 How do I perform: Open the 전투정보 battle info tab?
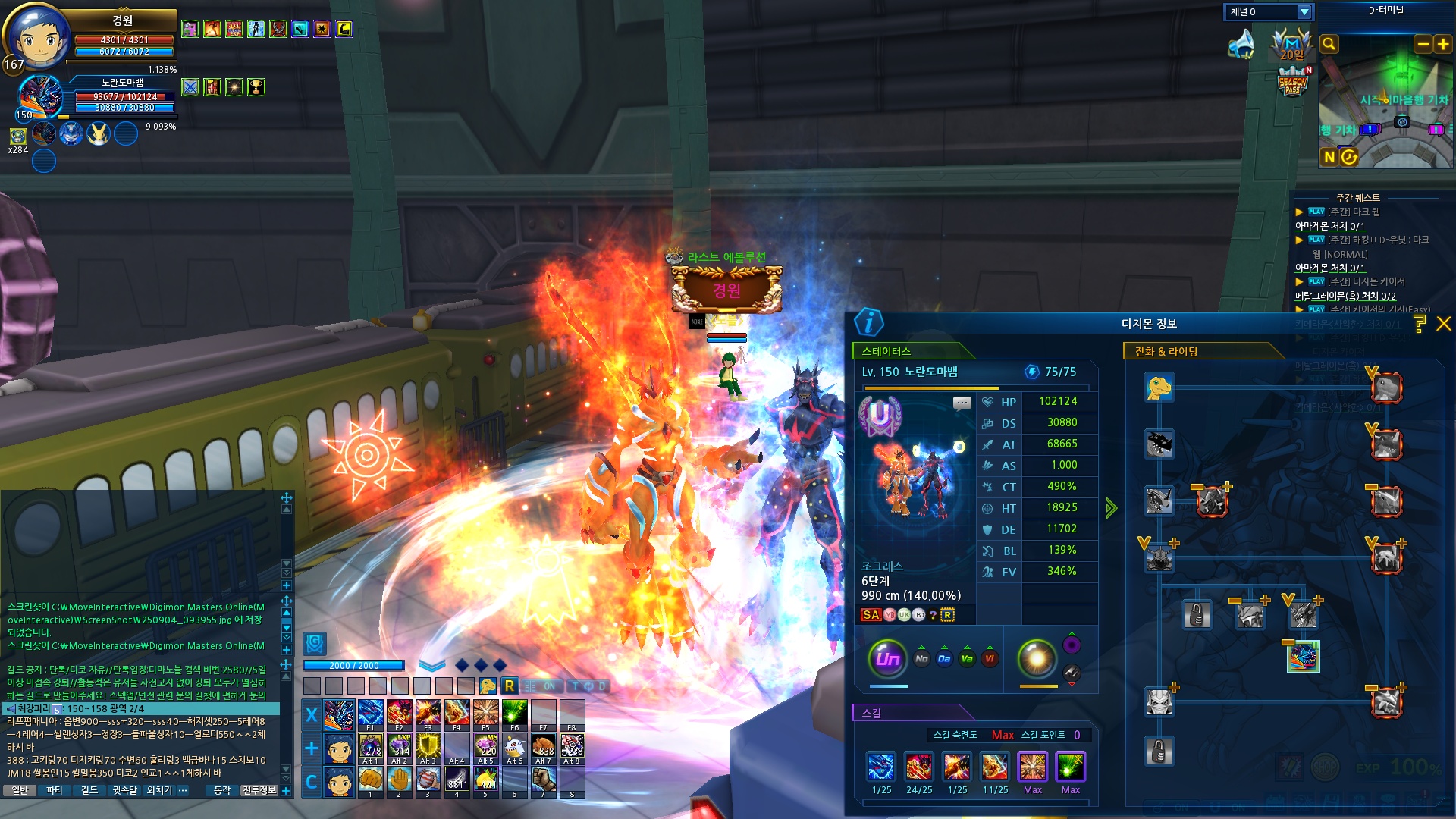click(259, 790)
